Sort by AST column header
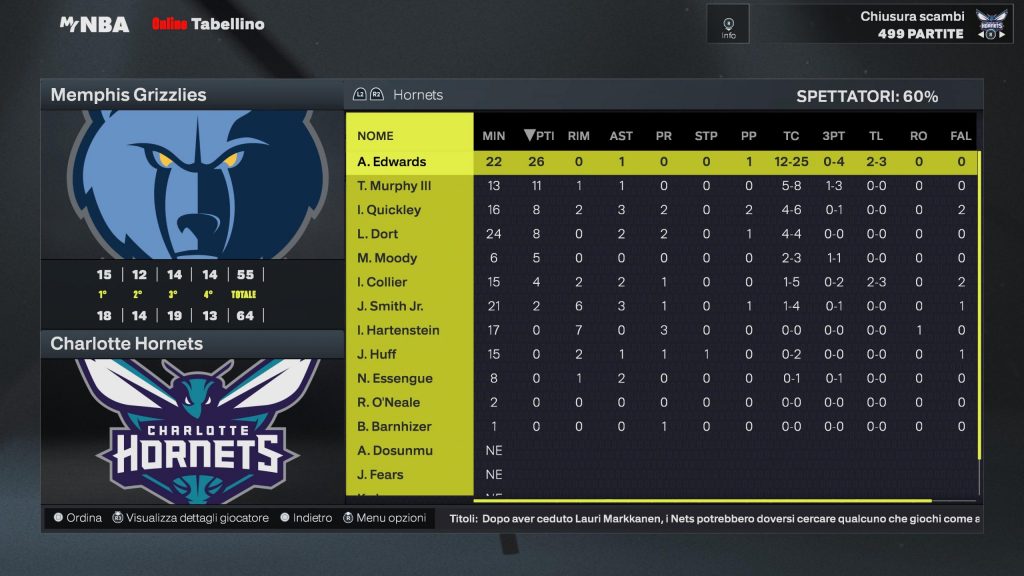 (621, 136)
